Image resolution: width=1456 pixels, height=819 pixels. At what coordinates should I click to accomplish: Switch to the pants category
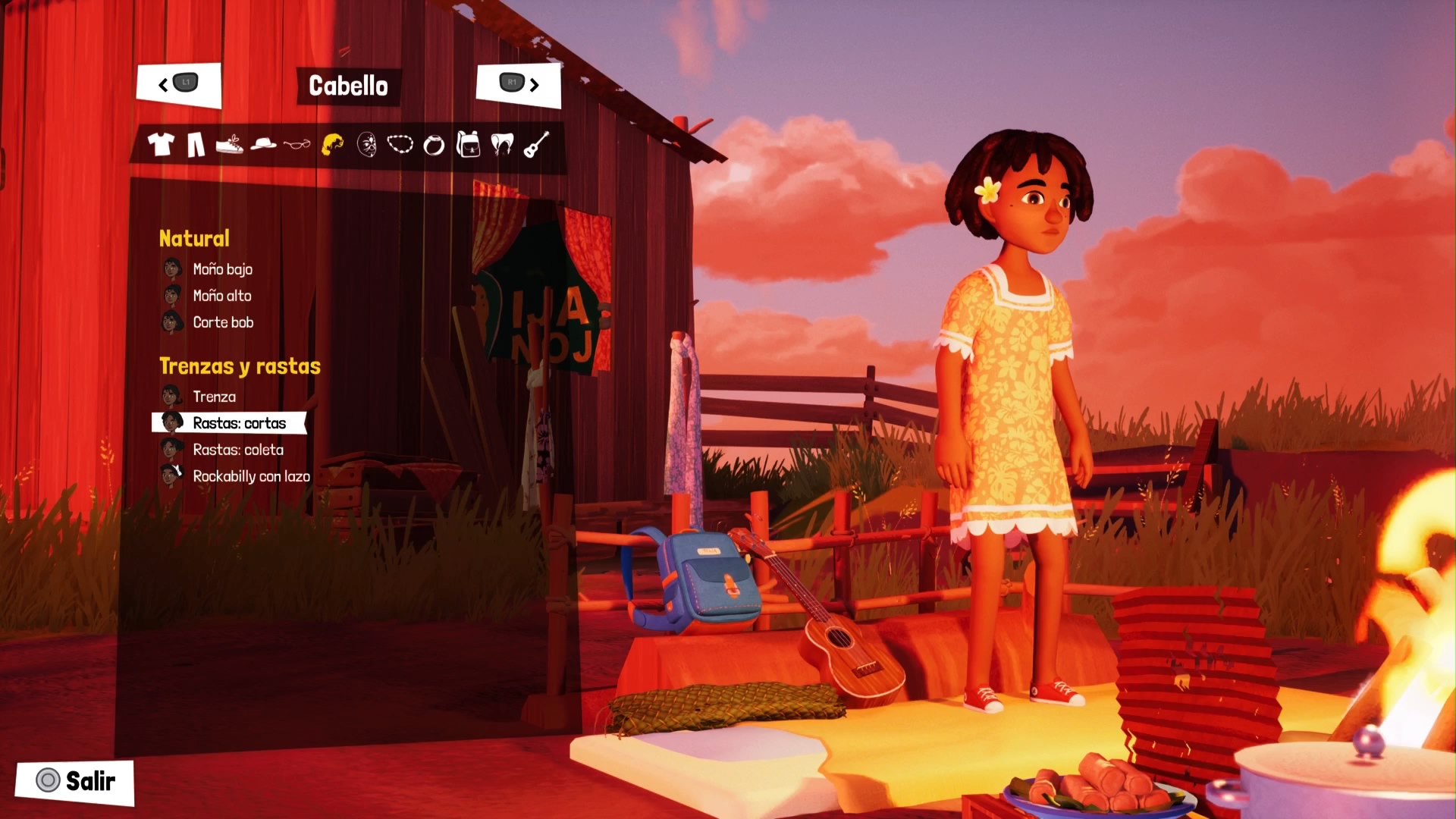(196, 144)
